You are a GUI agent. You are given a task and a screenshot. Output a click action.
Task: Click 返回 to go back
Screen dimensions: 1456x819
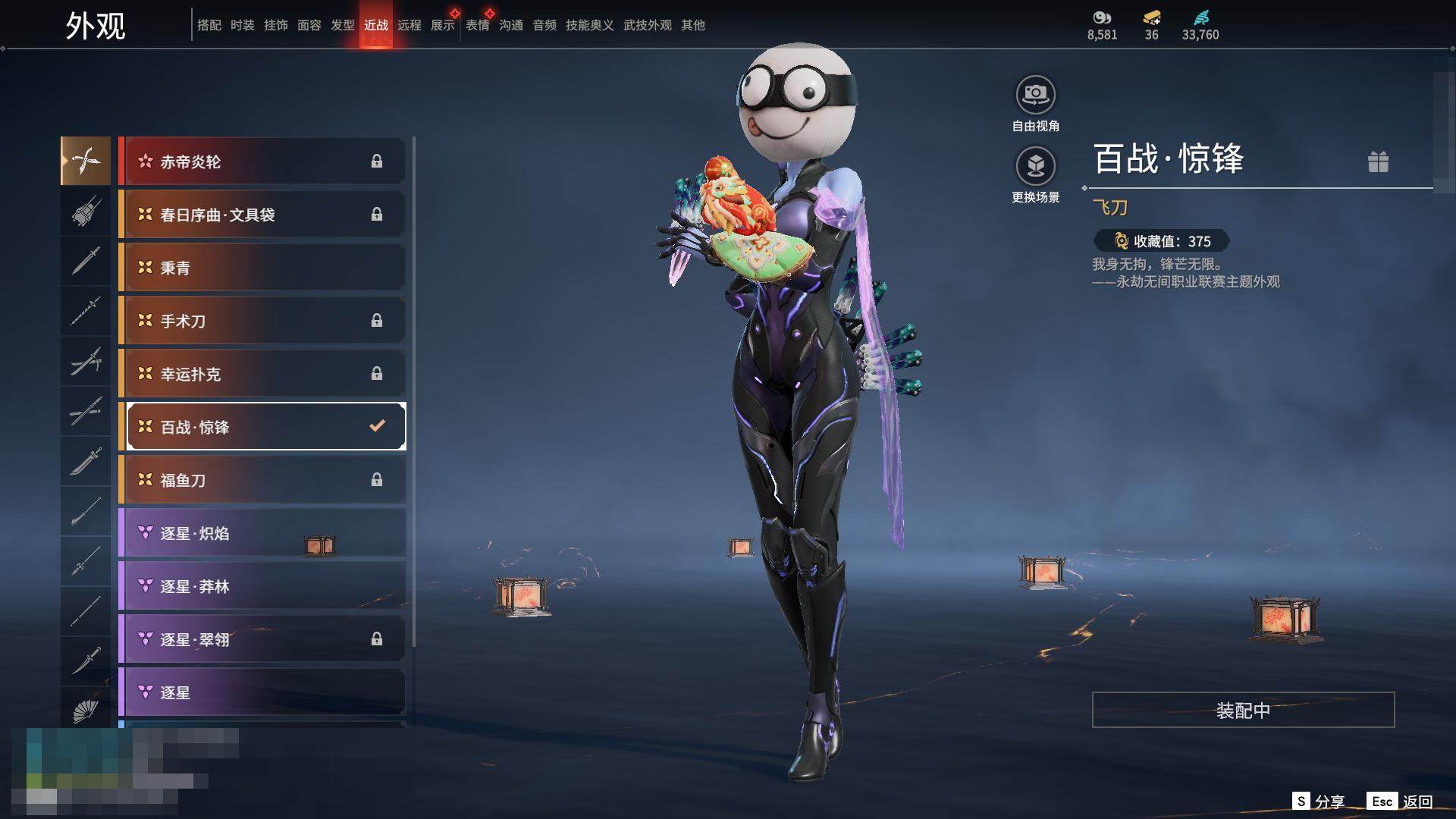tap(1417, 802)
